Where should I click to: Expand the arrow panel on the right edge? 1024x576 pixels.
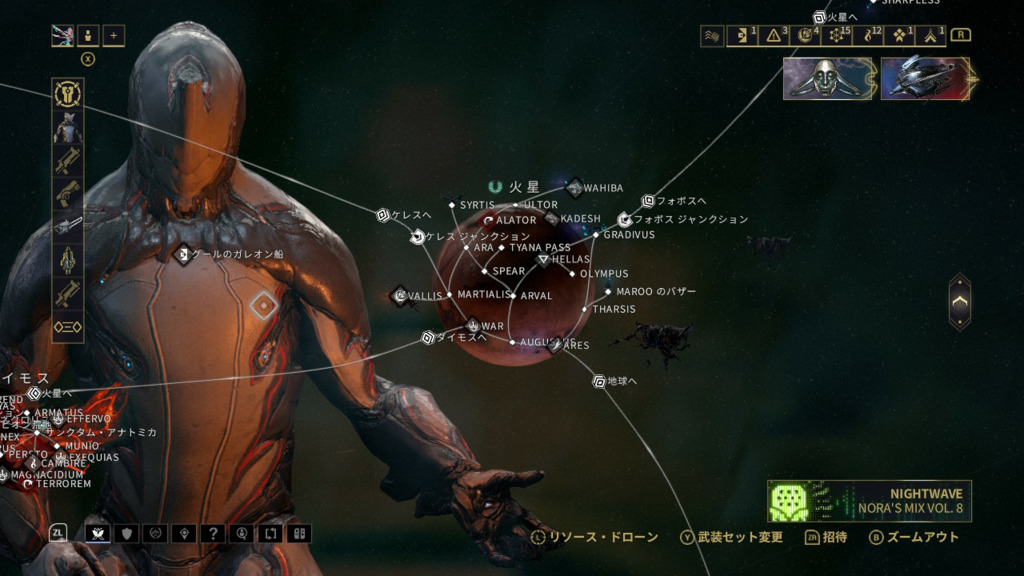tap(959, 301)
